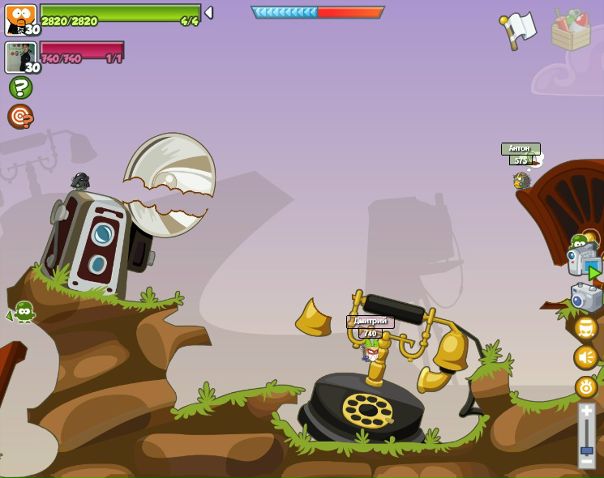The image size is (604, 478).
Task: Zoom in with the plus button
Action: click(587, 410)
